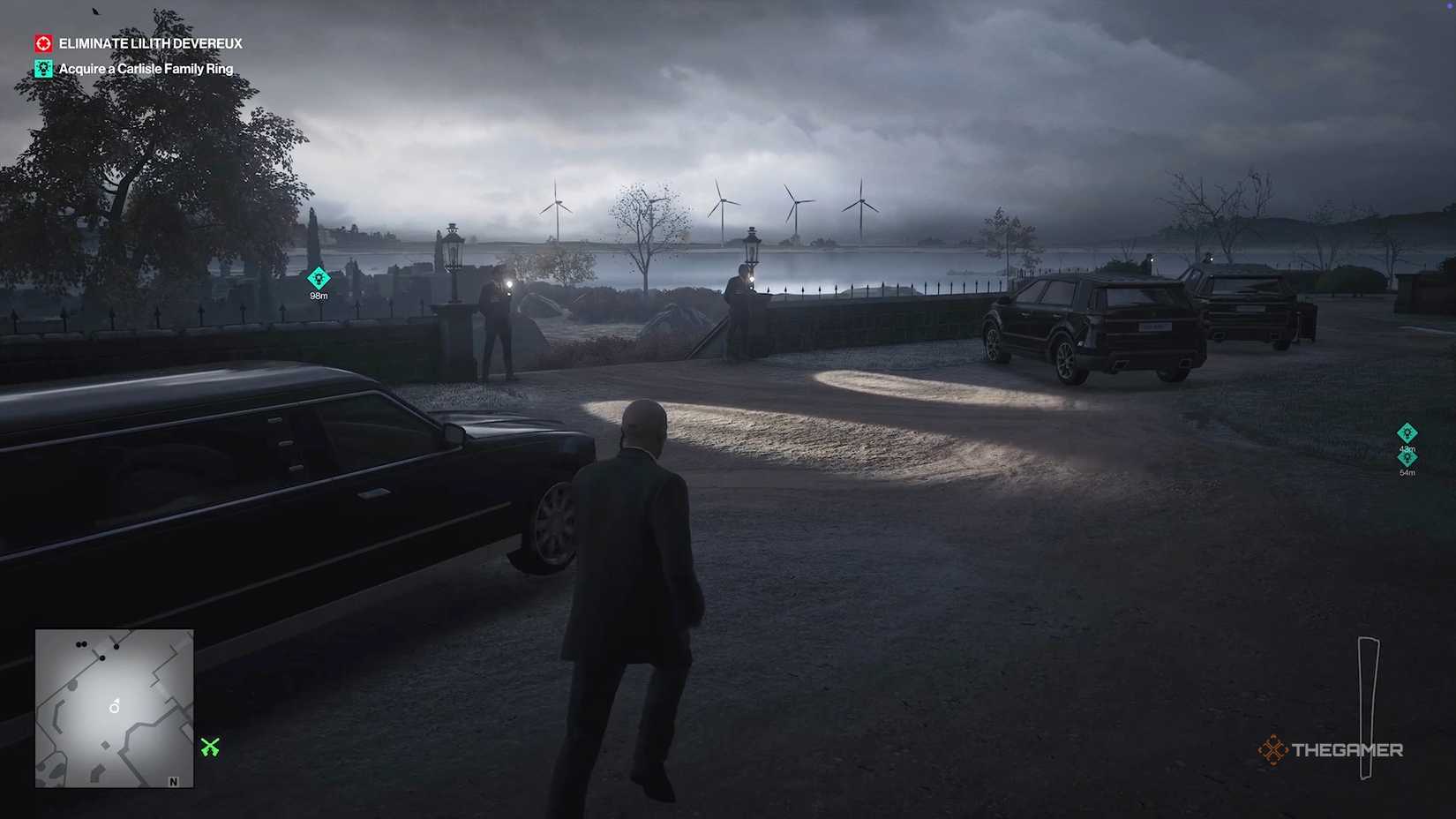The width and height of the screenshot is (1456, 819).
Task: Click the N compass marker on the minimap
Action: (171, 782)
